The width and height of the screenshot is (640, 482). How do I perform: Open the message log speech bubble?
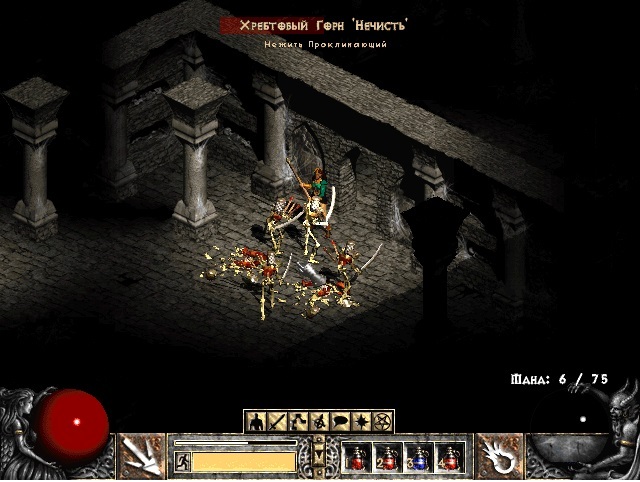[x=341, y=421]
